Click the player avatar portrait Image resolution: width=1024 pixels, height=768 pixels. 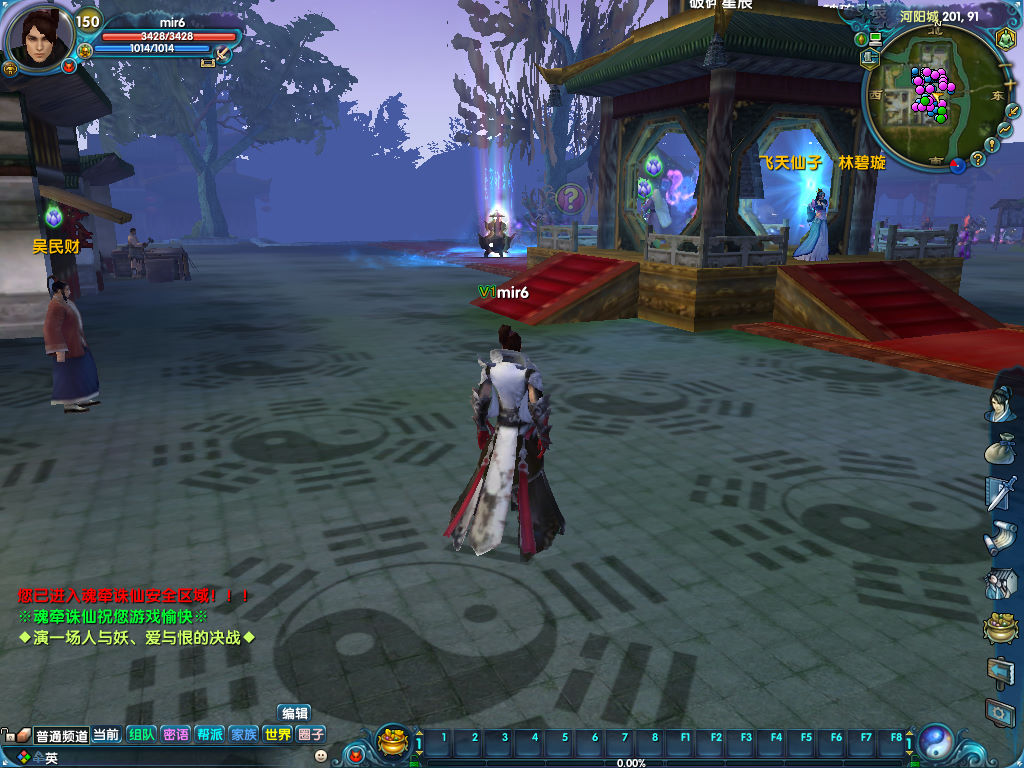pos(40,37)
